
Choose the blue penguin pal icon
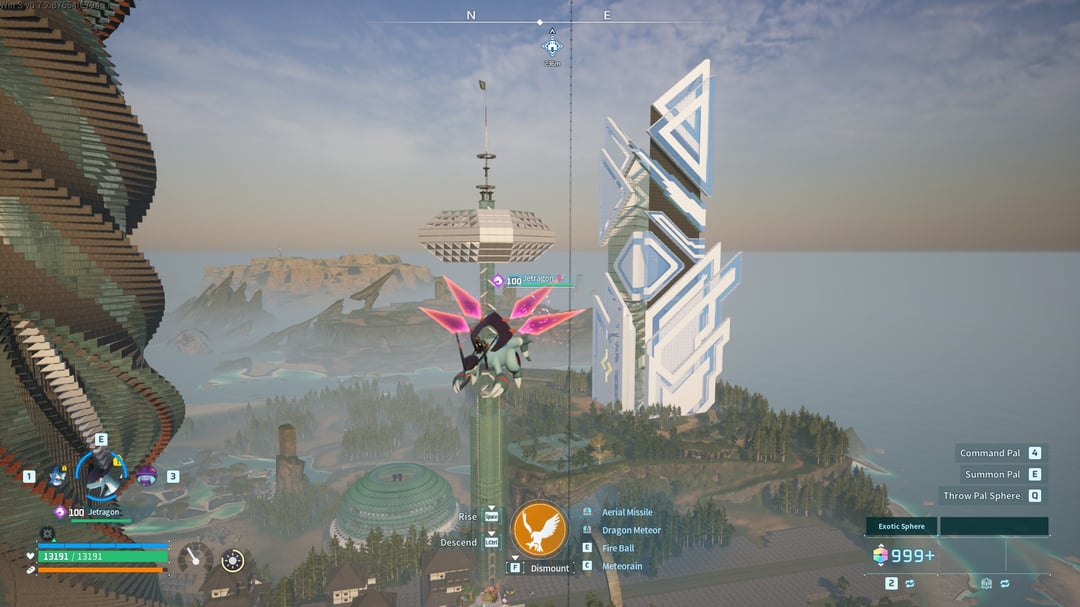(56, 477)
